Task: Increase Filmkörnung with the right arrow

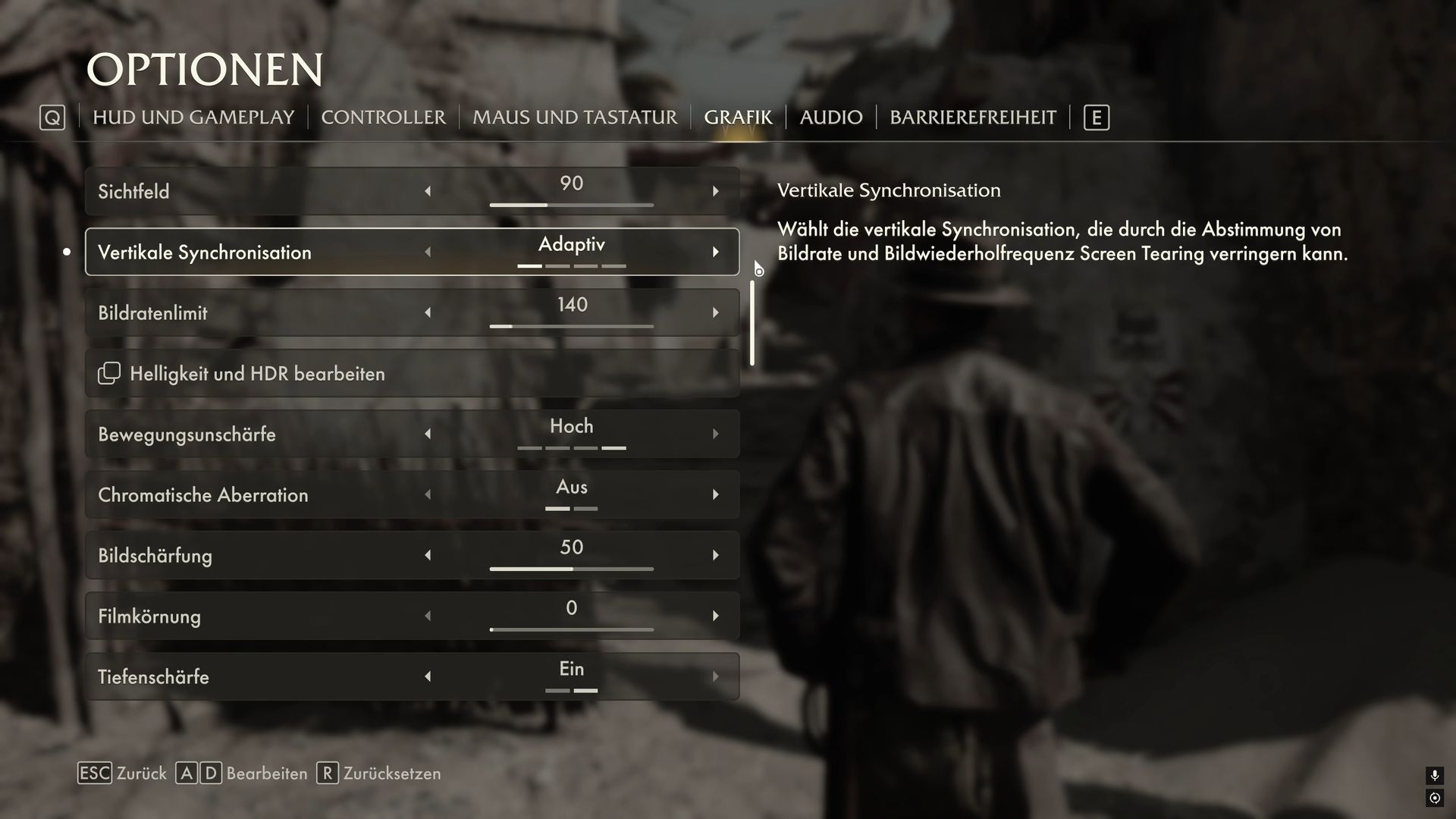Action: click(715, 616)
